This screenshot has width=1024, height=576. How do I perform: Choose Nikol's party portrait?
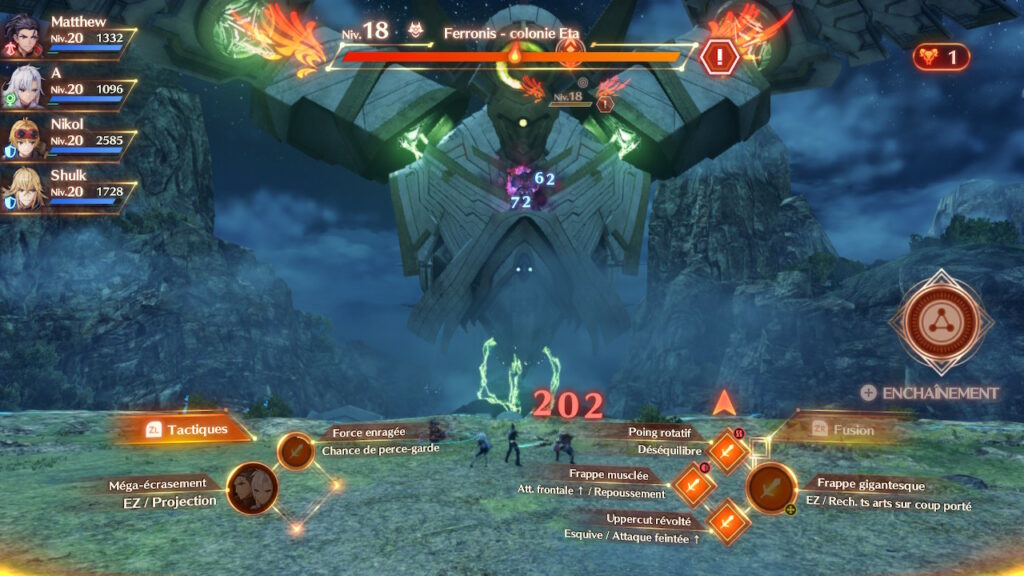pyautogui.click(x=22, y=139)
